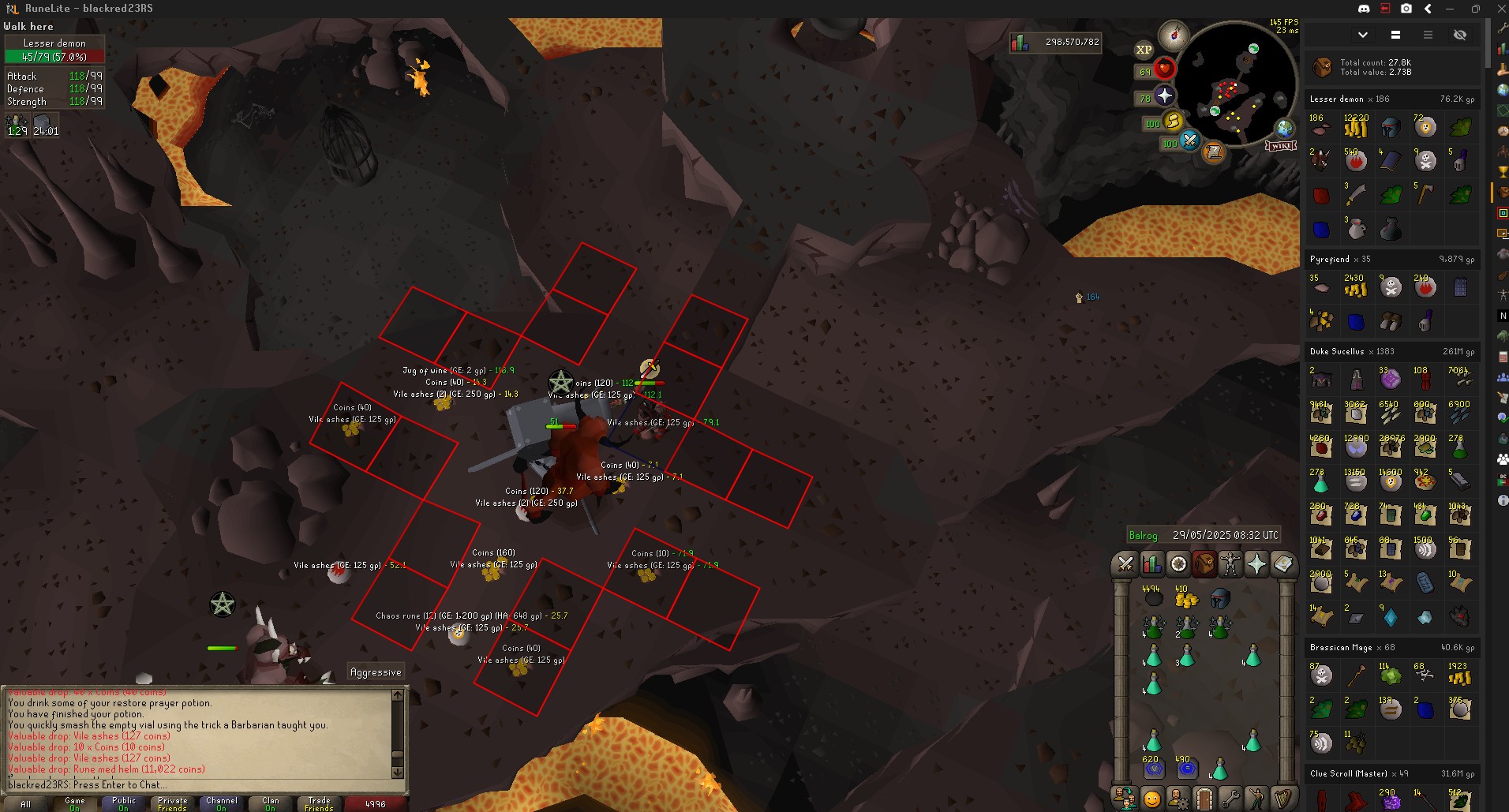Open the Prayer tab

1256,563
